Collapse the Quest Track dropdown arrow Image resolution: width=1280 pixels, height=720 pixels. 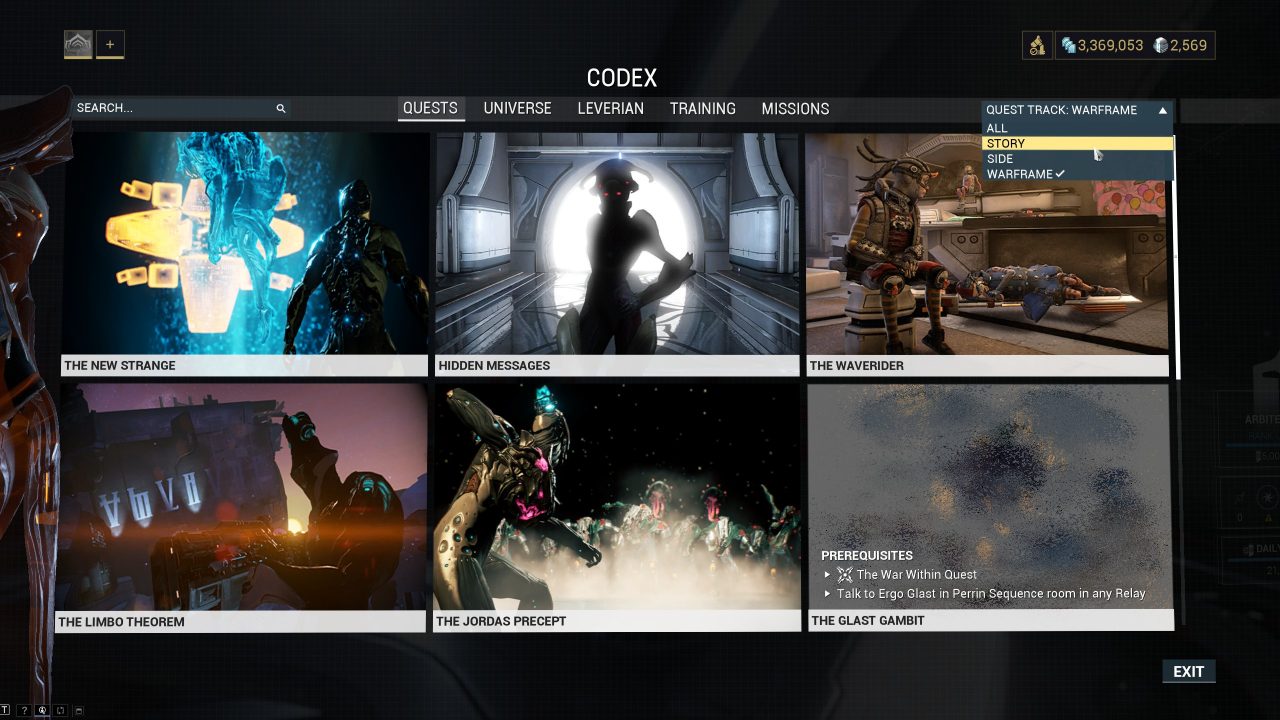pyautogui.click(x=1161, y=110)
